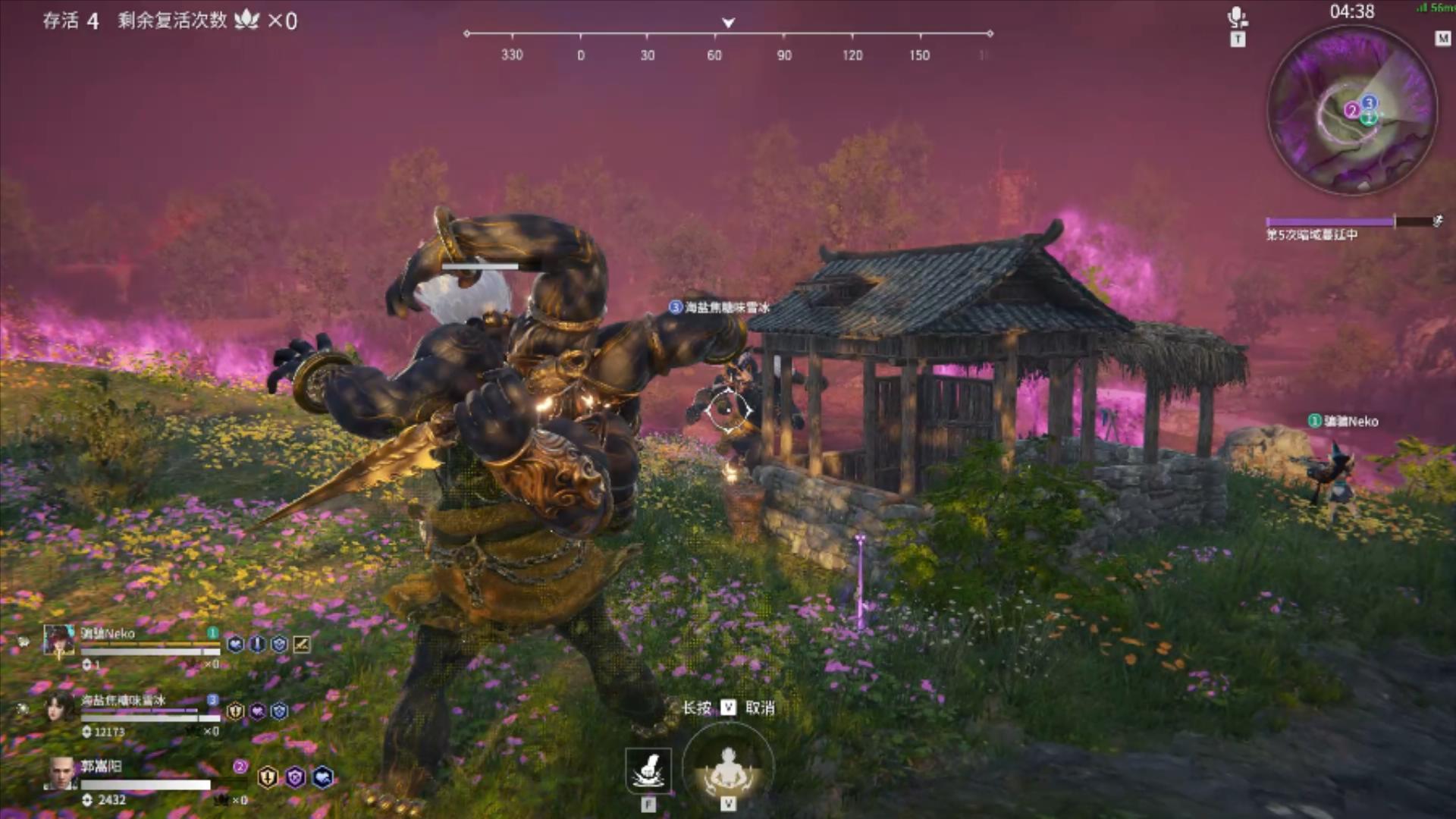Click 郭嵩阳's gold sword shield badge
This screenshot has width=1456, height=819.
click(268, 777)
